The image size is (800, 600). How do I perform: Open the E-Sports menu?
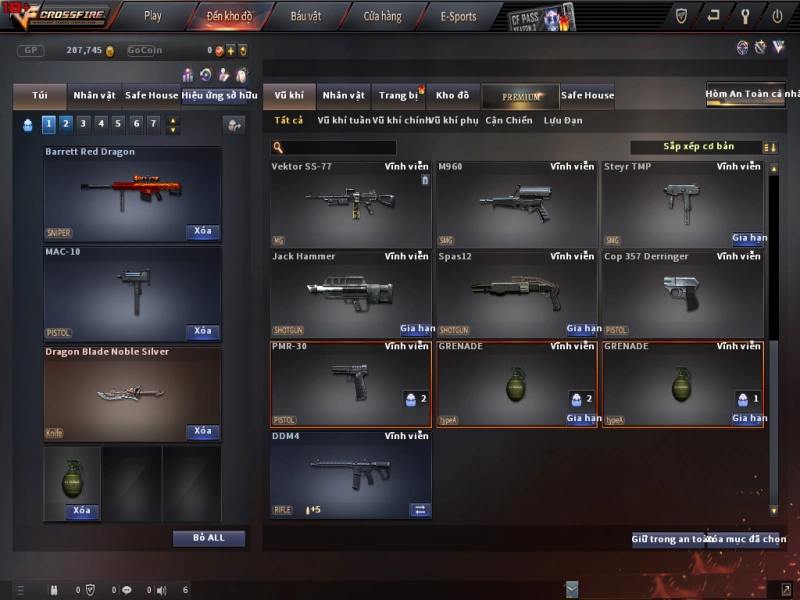click(x=458, y=16)
